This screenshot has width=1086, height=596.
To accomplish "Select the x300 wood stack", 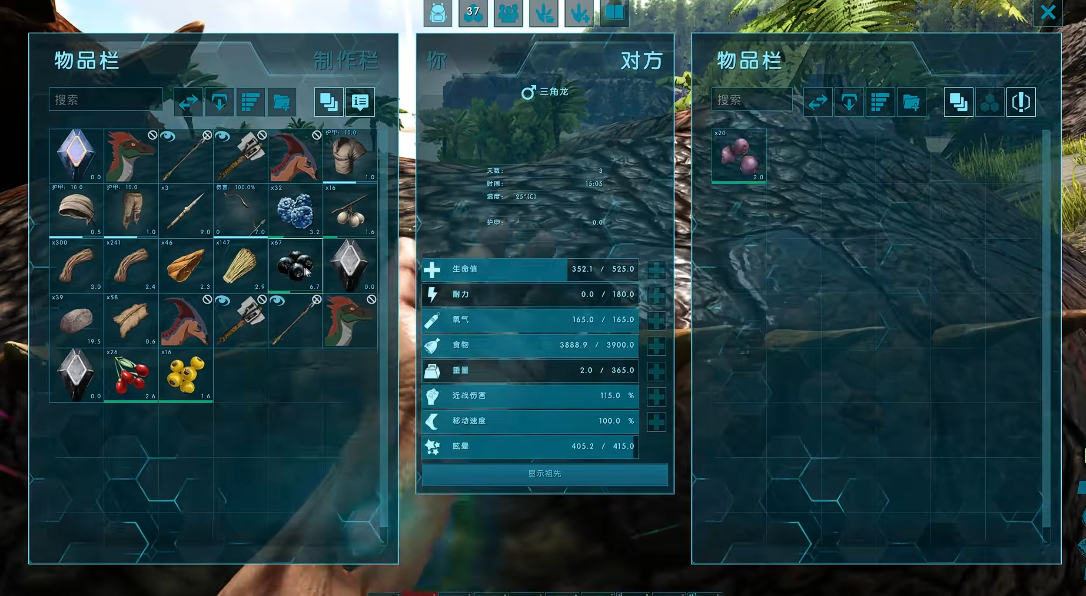I will tap(77, 263).
